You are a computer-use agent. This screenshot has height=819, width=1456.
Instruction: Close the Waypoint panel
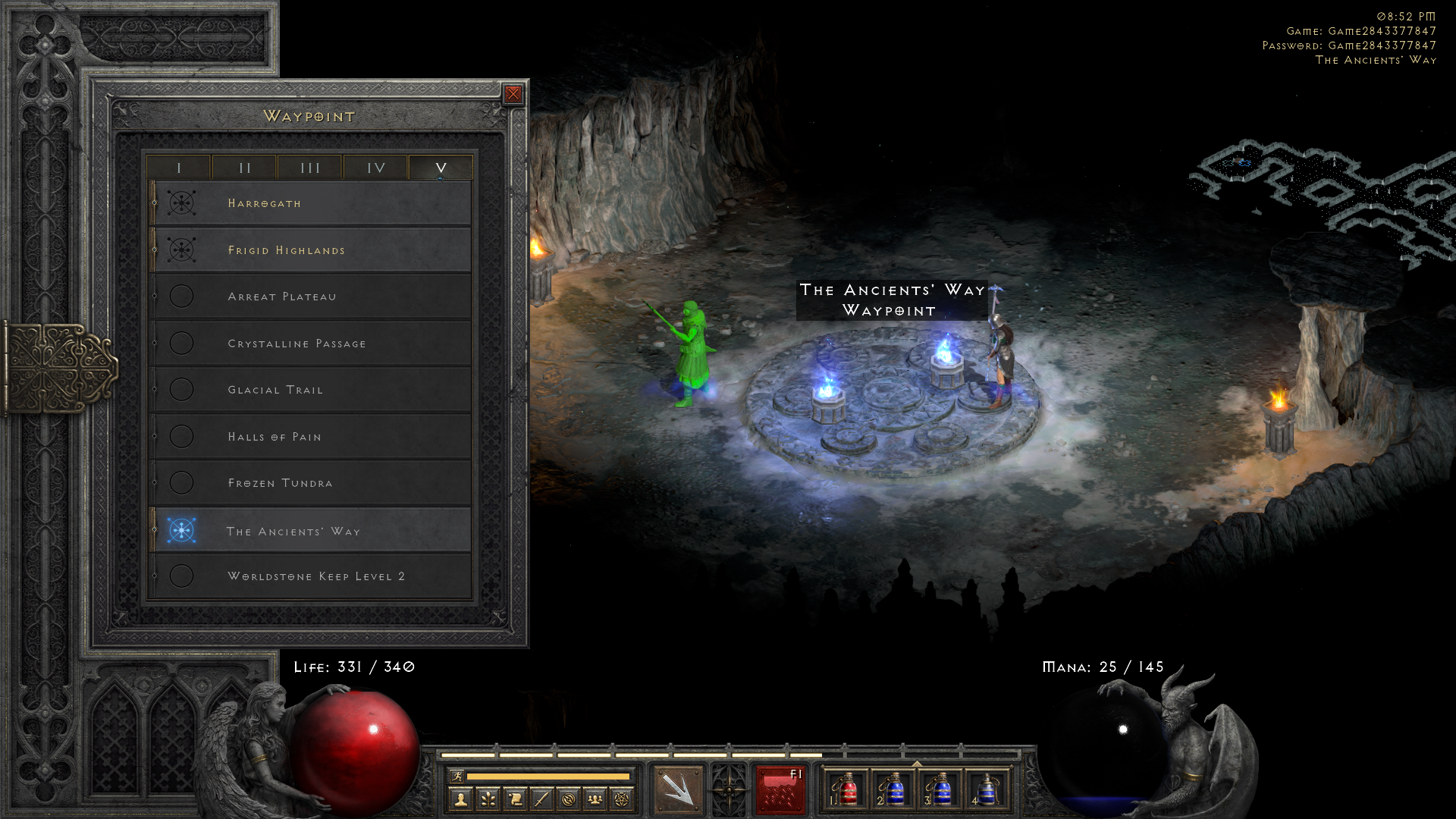point(513,94)
